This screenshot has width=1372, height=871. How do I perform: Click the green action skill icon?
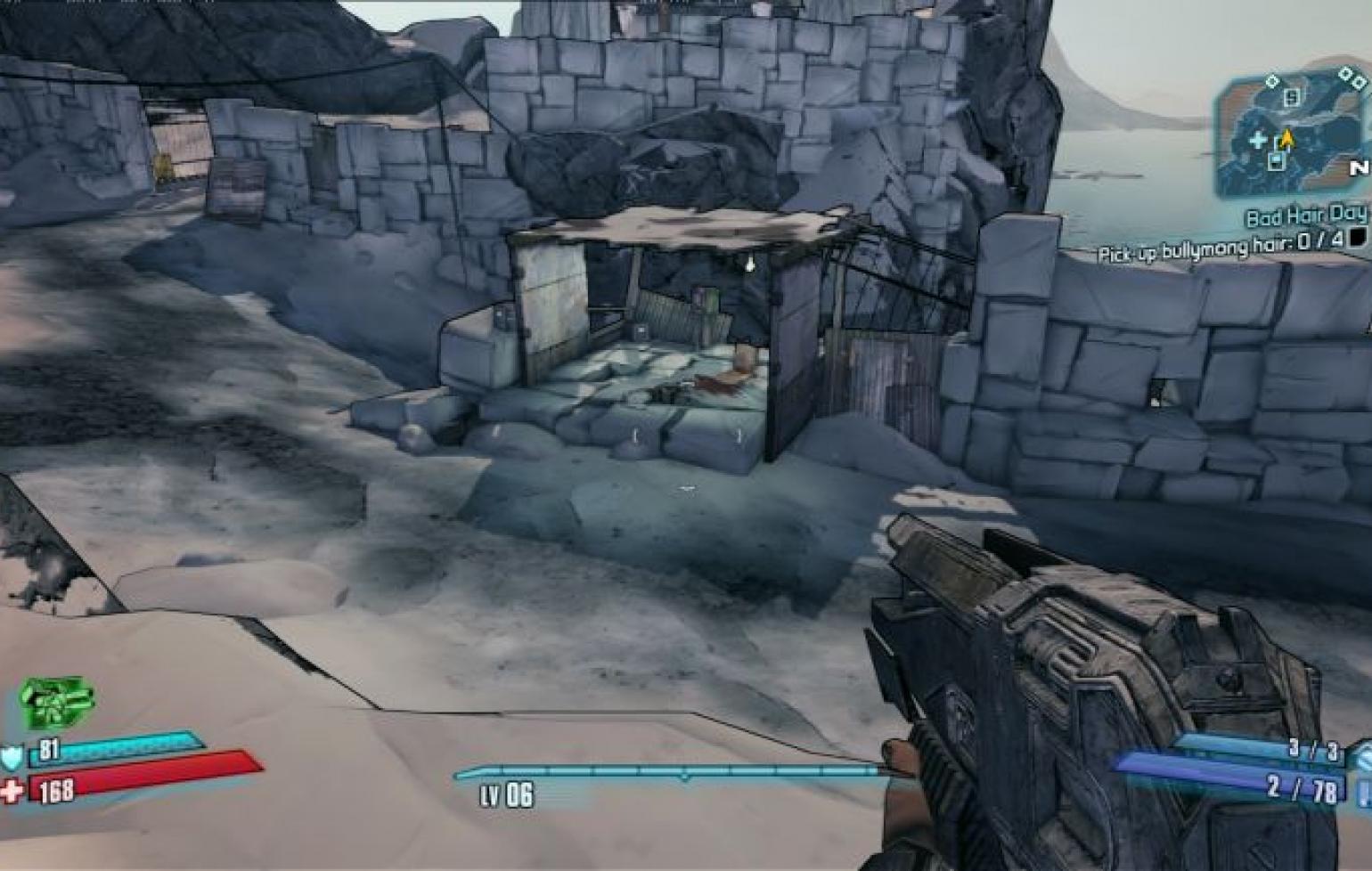point(57,702)
